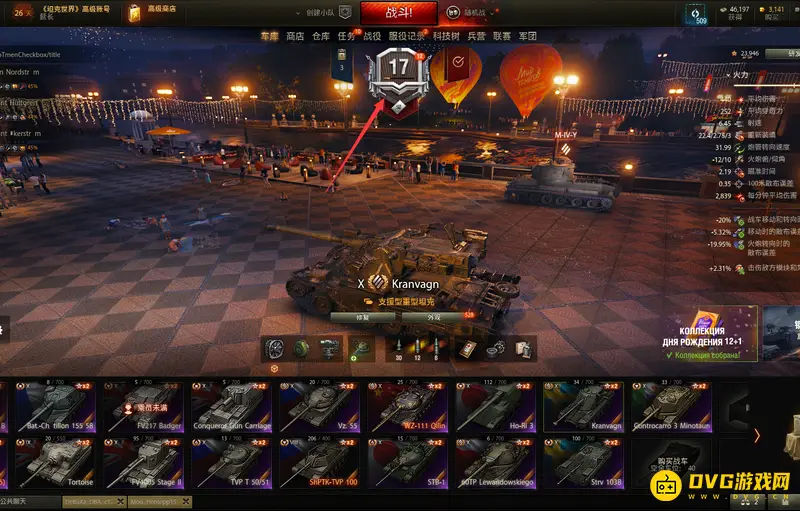Screen dimensions: 800x511
Task: Select the Conqueror Gun Carriage tank
Action: (x=232, y=406)
